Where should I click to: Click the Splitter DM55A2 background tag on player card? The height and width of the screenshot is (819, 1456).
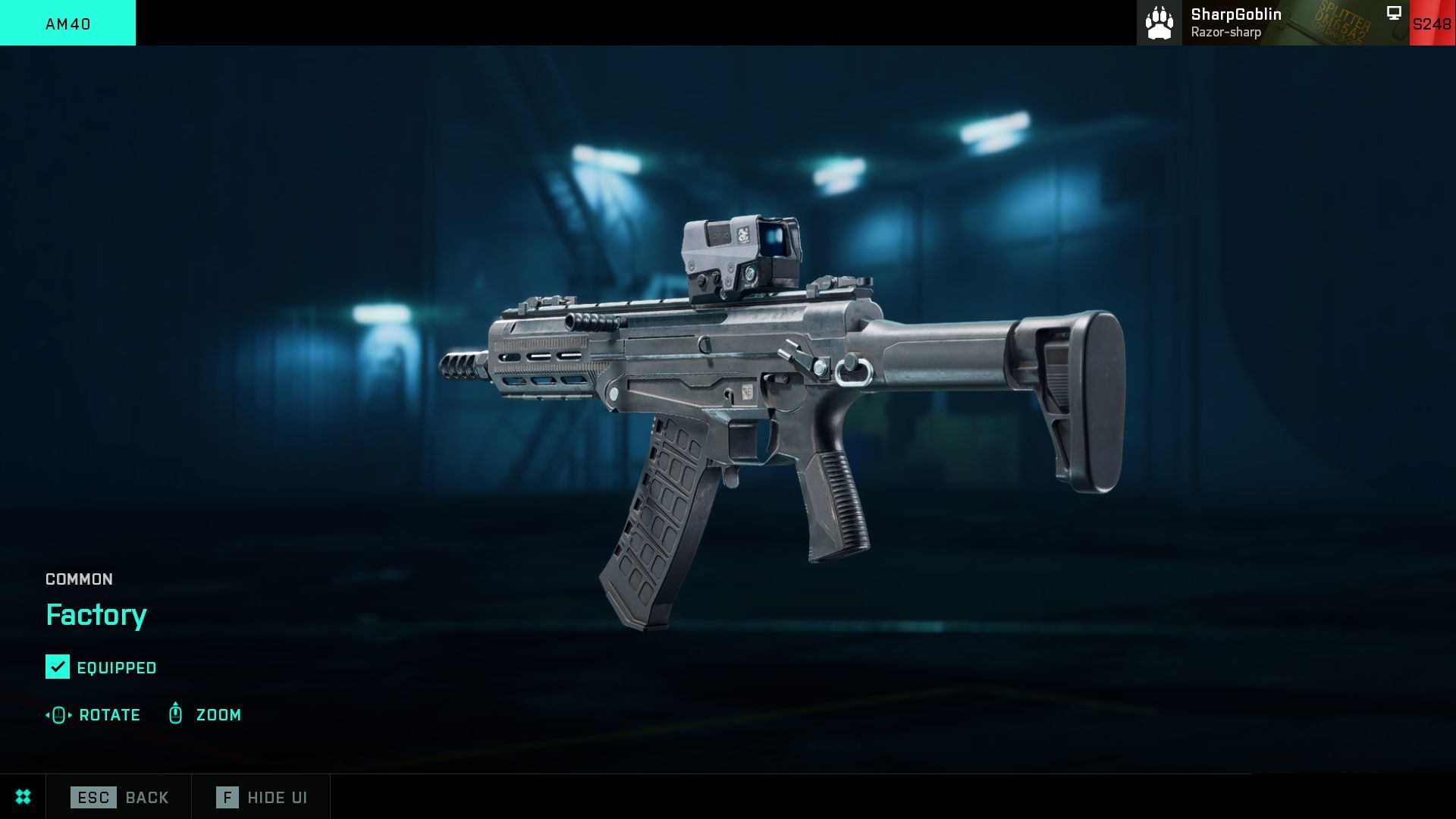coord(1339,22)
